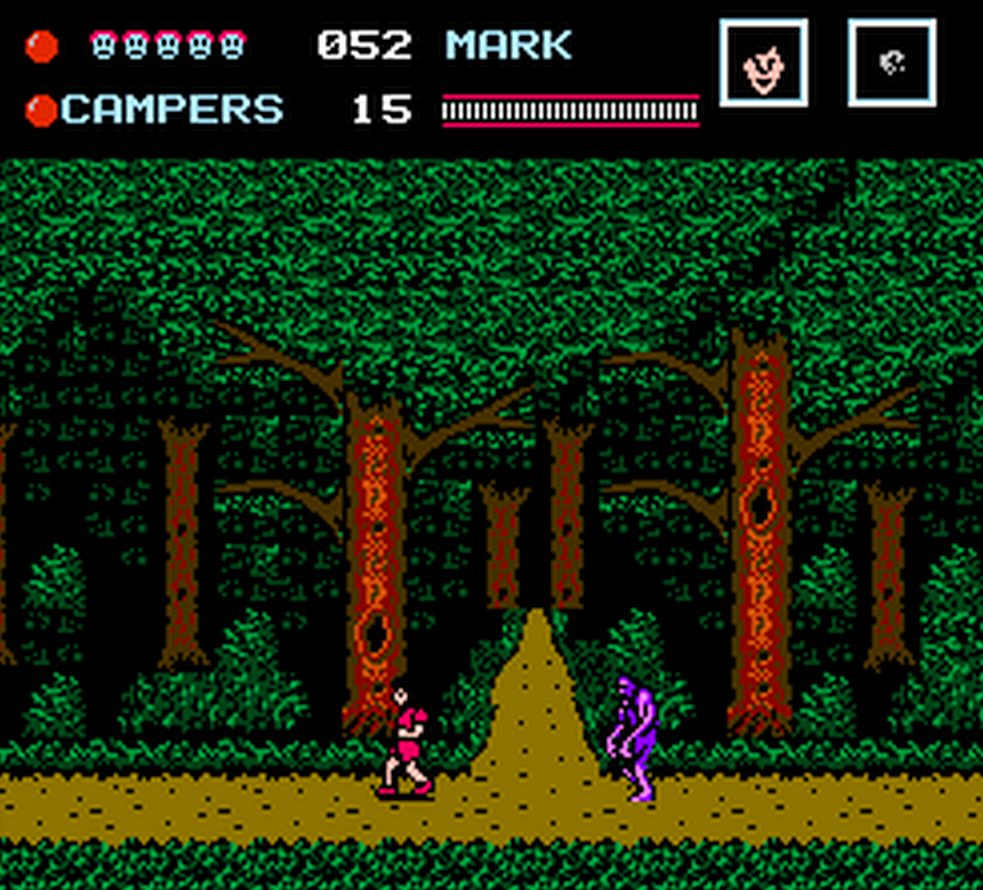Click the rock weapon slot
This screenshot has height=890, width=983.
click(x=892, y=63)
